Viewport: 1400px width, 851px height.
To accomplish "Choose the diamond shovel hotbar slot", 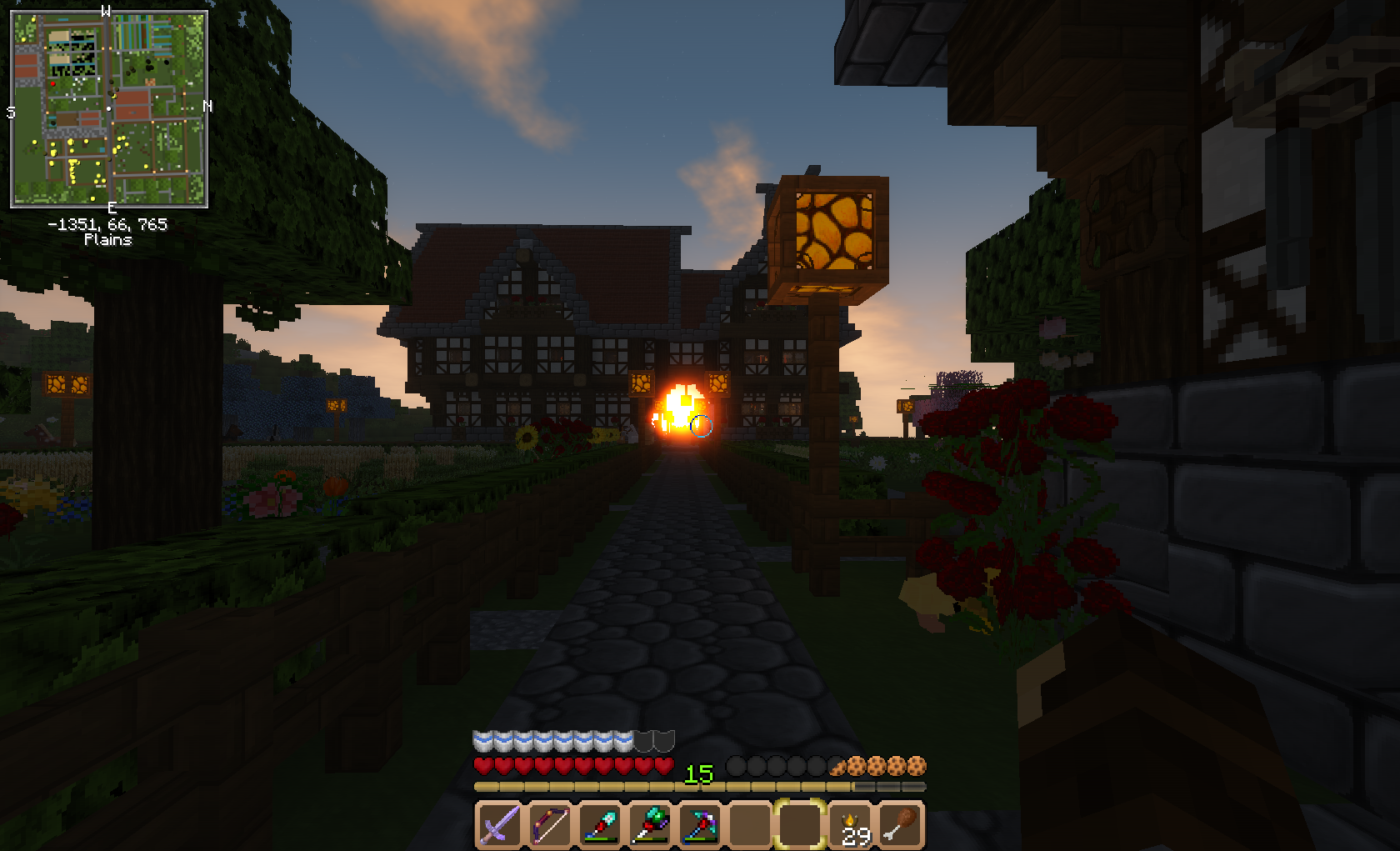I will [x=600, y=825].
